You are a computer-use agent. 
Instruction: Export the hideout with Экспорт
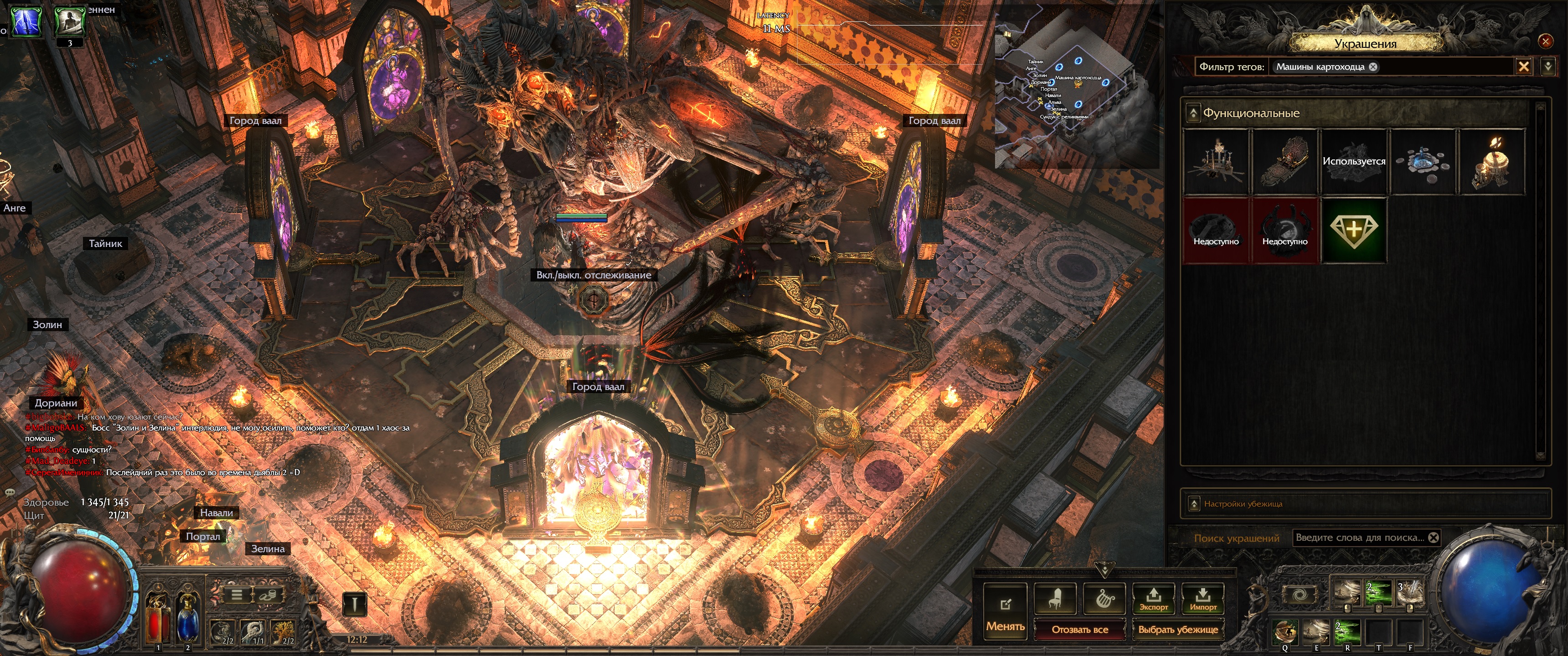[1154, 599]
